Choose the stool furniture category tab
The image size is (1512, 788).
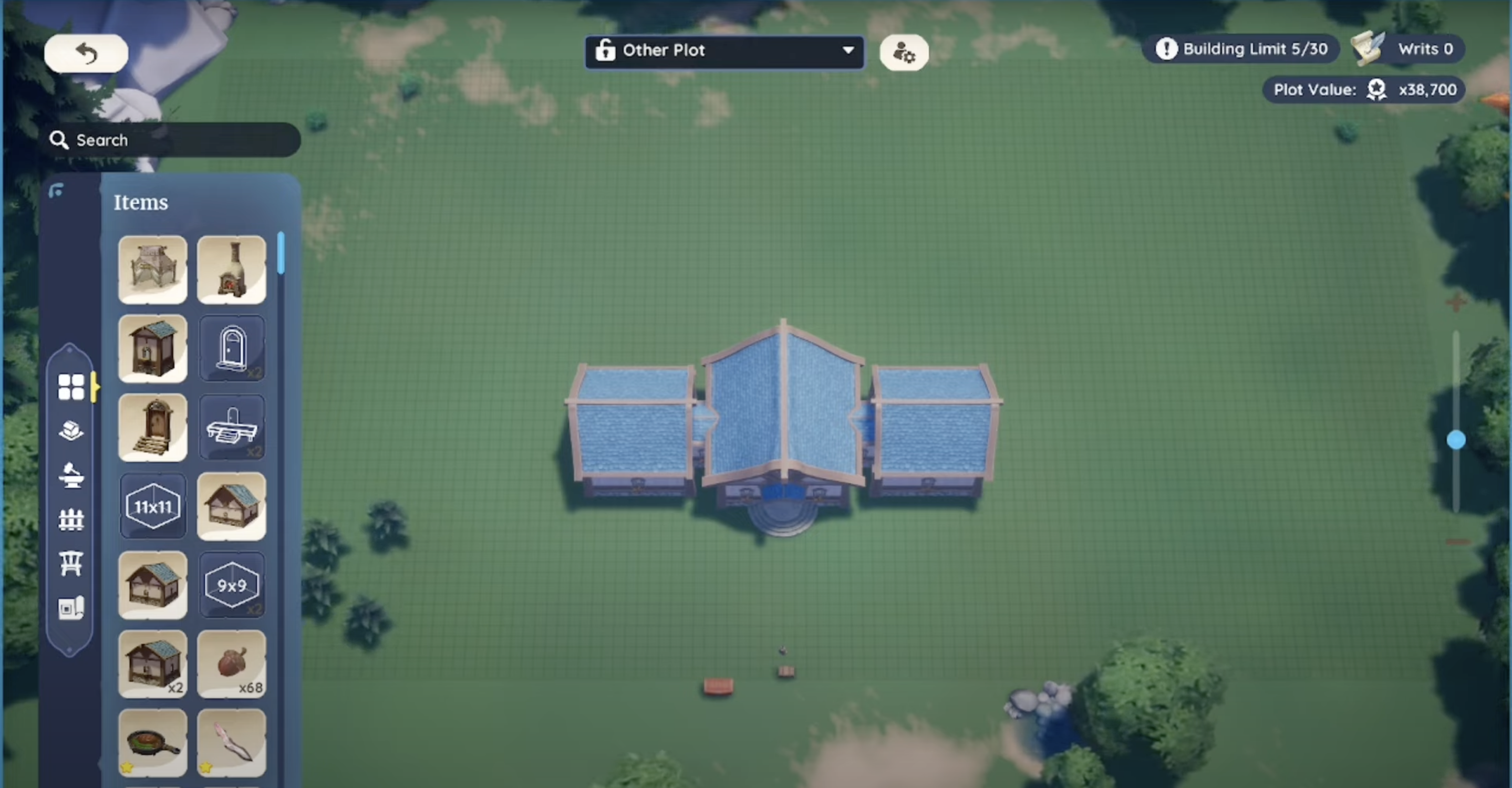(71, 564)
